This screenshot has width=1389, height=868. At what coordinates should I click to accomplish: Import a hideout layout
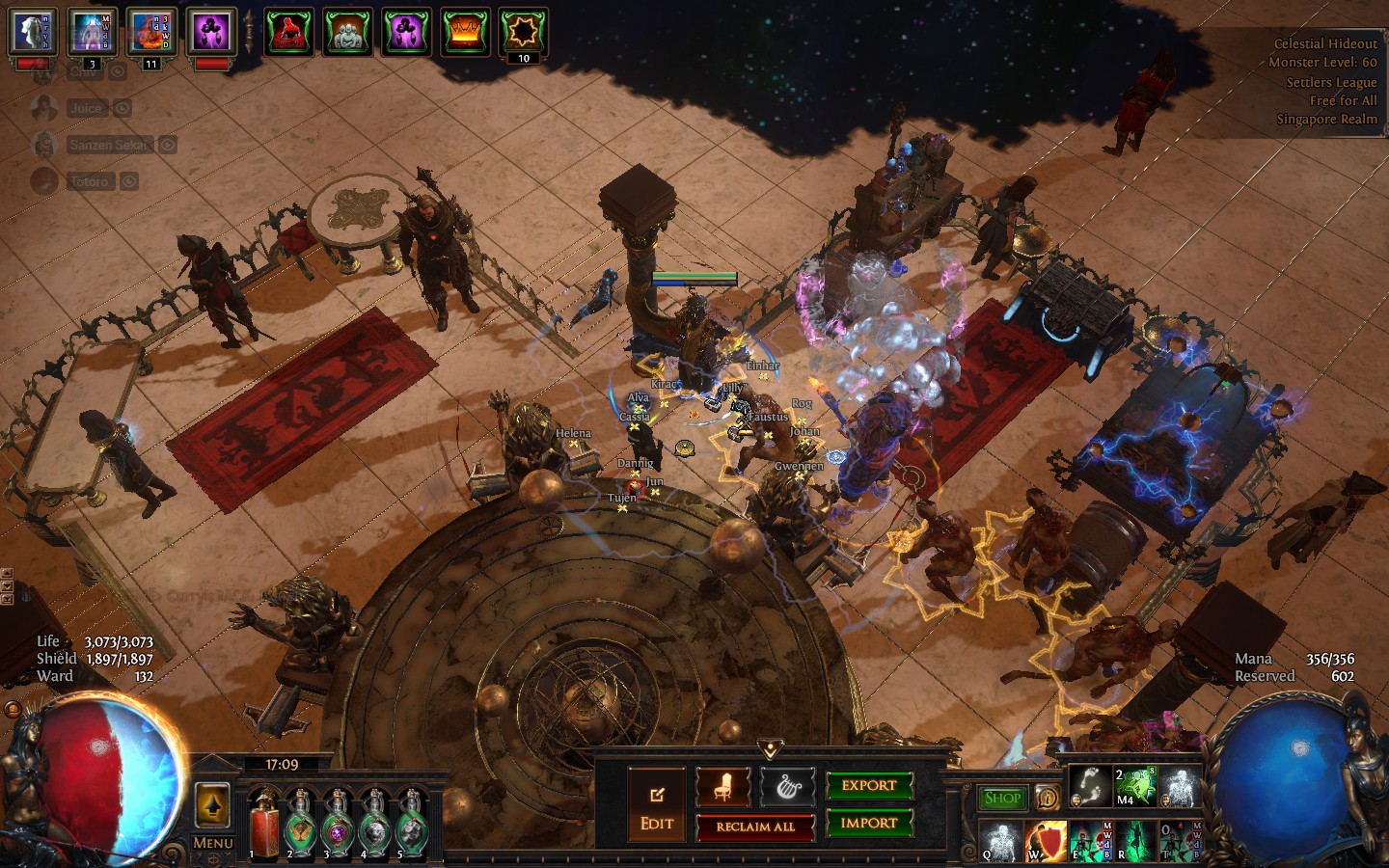click(x=869, y=823)
